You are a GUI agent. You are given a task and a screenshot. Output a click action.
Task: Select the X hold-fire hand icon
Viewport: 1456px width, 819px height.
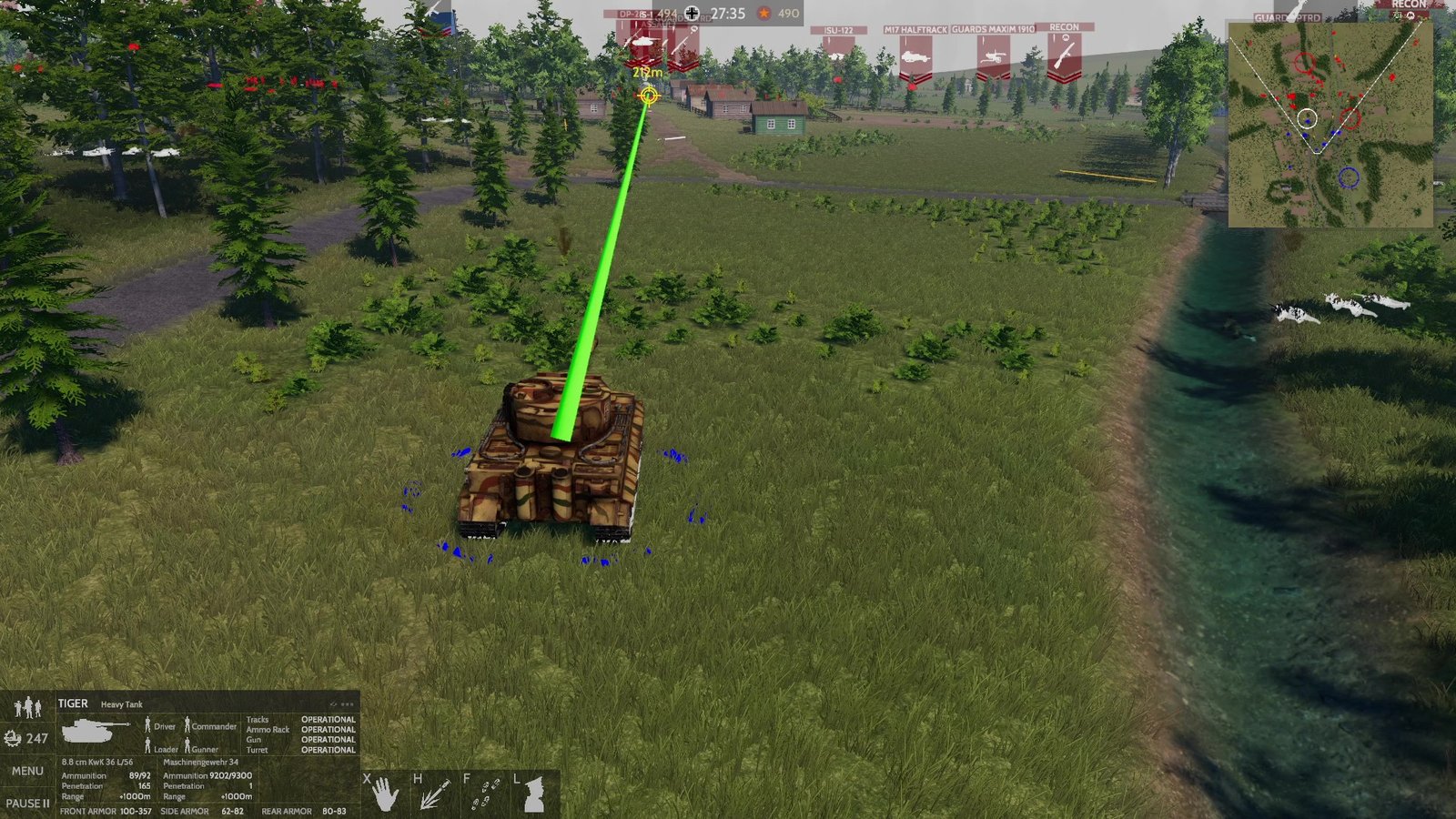coord(386,794)
